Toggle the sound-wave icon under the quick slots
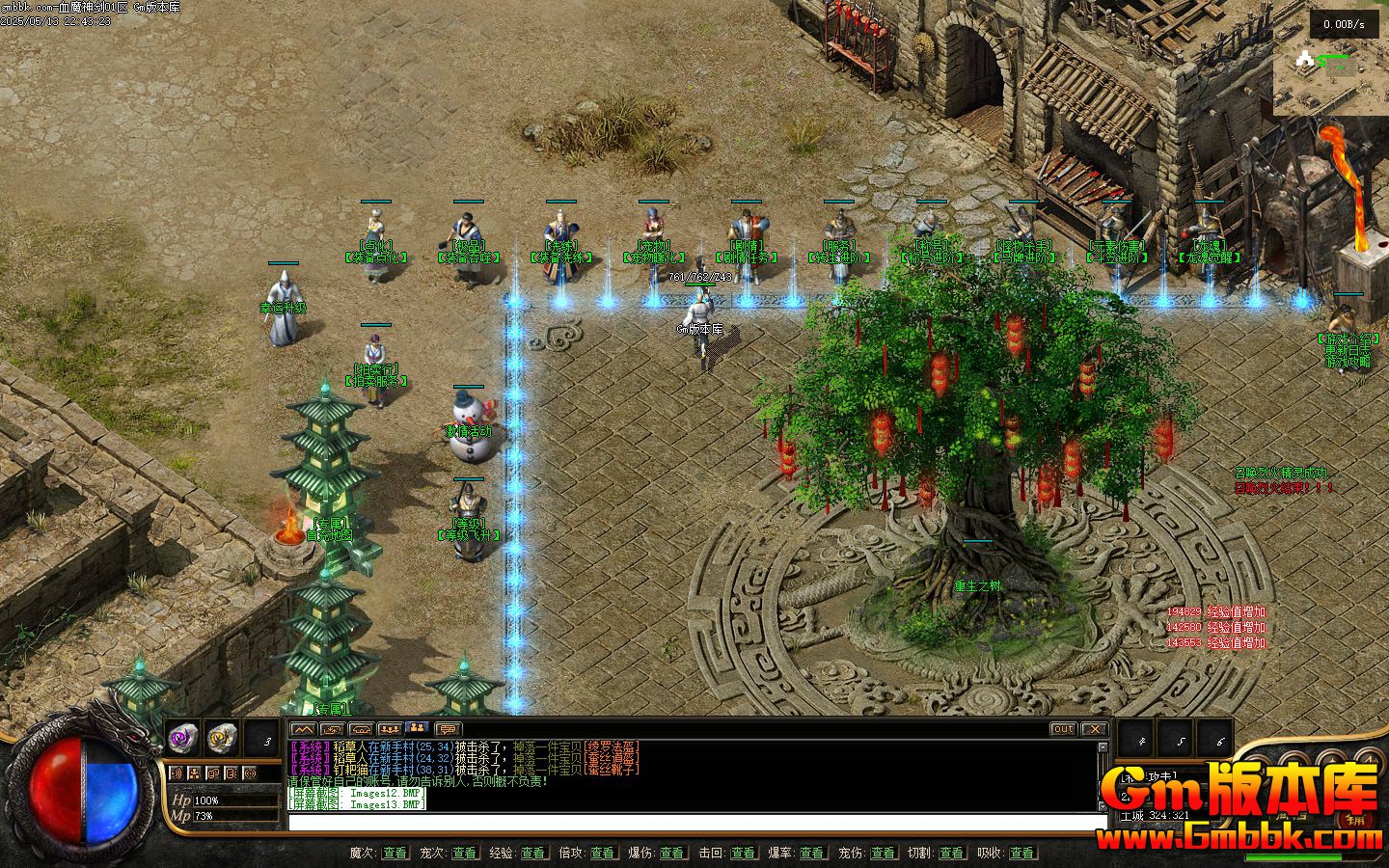 pyautogui.click(x=176, y=773)
